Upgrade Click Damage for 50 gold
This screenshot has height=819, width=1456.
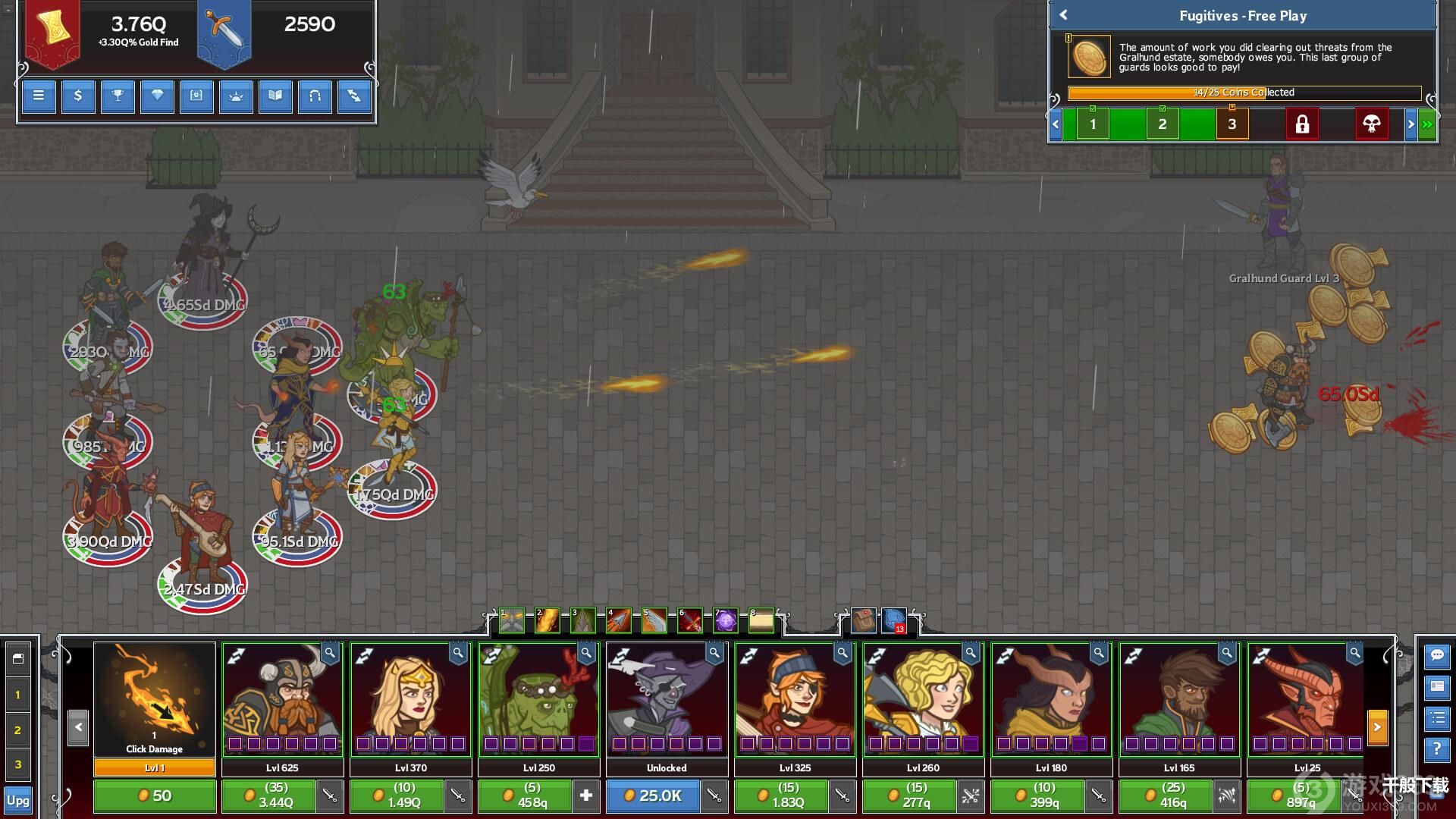(x=155, y=795)
